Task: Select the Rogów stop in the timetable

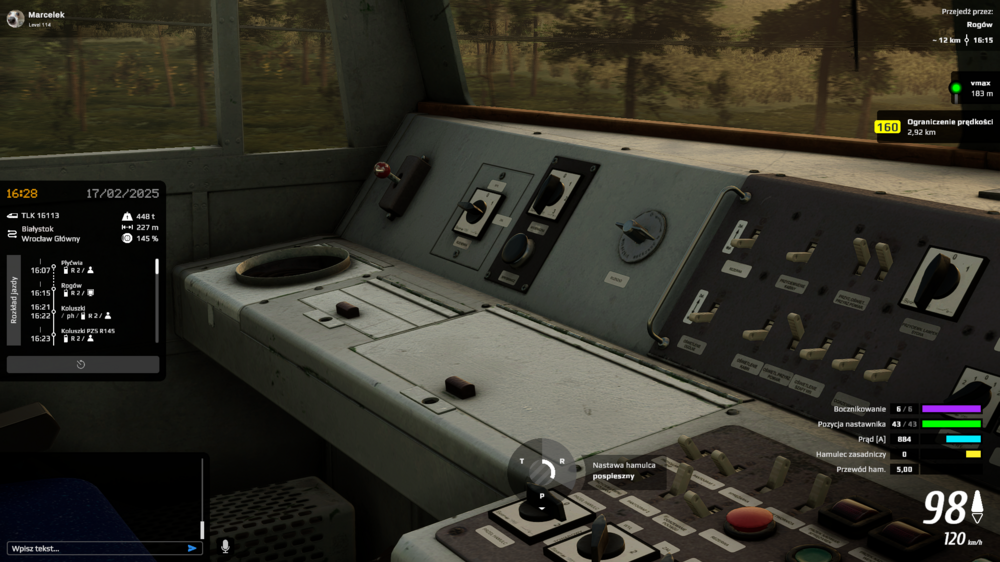Action: tap(71, 285)
